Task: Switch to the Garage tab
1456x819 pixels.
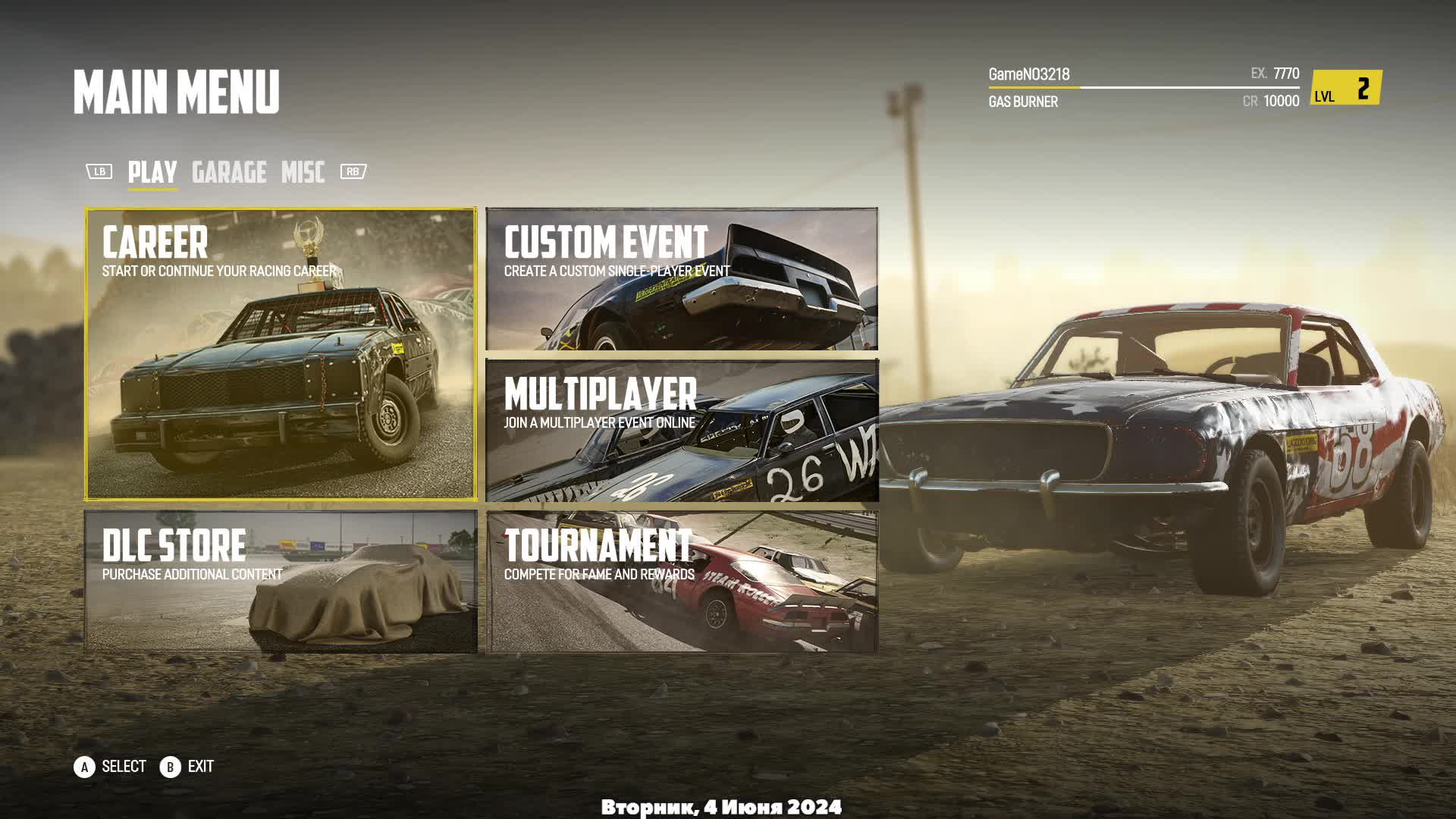Action: (229, 172)
